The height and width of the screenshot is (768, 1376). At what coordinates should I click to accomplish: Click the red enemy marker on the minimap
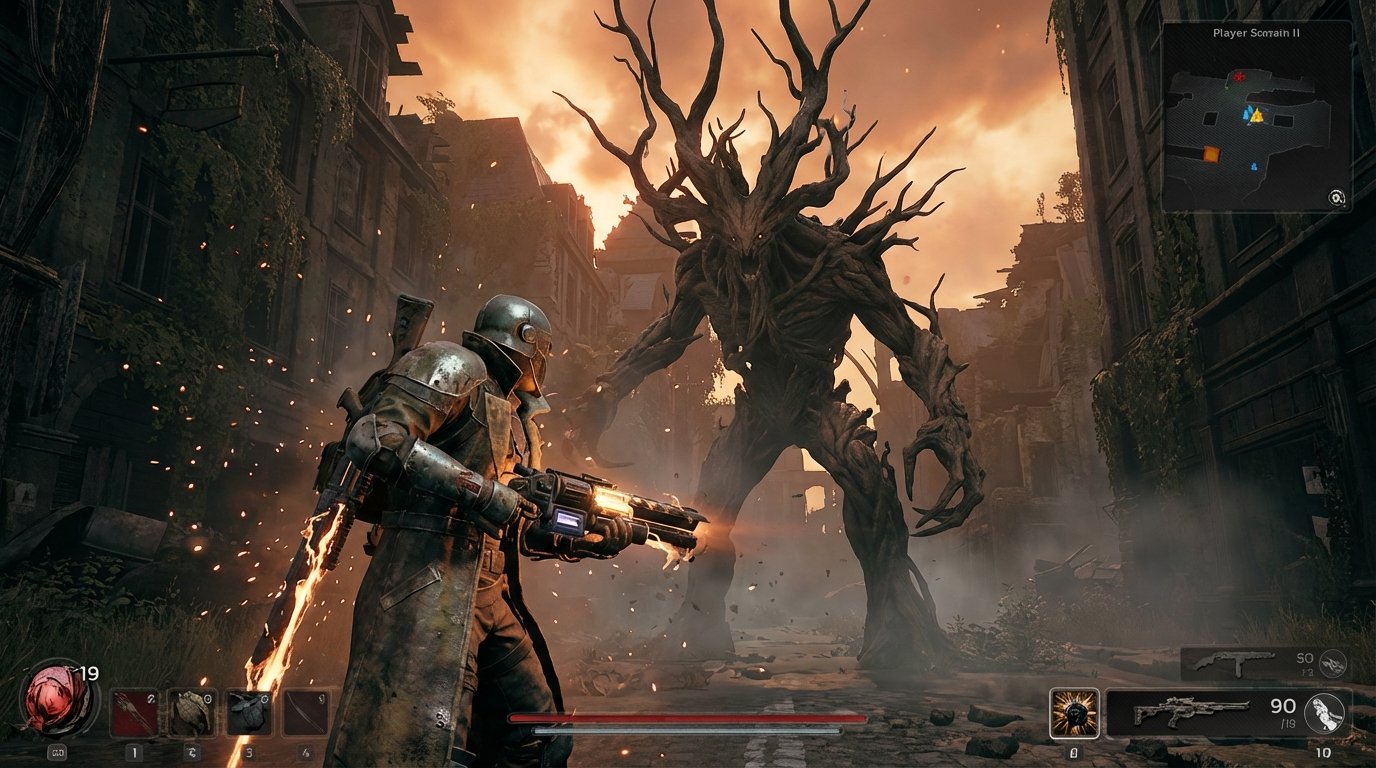coord(1239,76)
